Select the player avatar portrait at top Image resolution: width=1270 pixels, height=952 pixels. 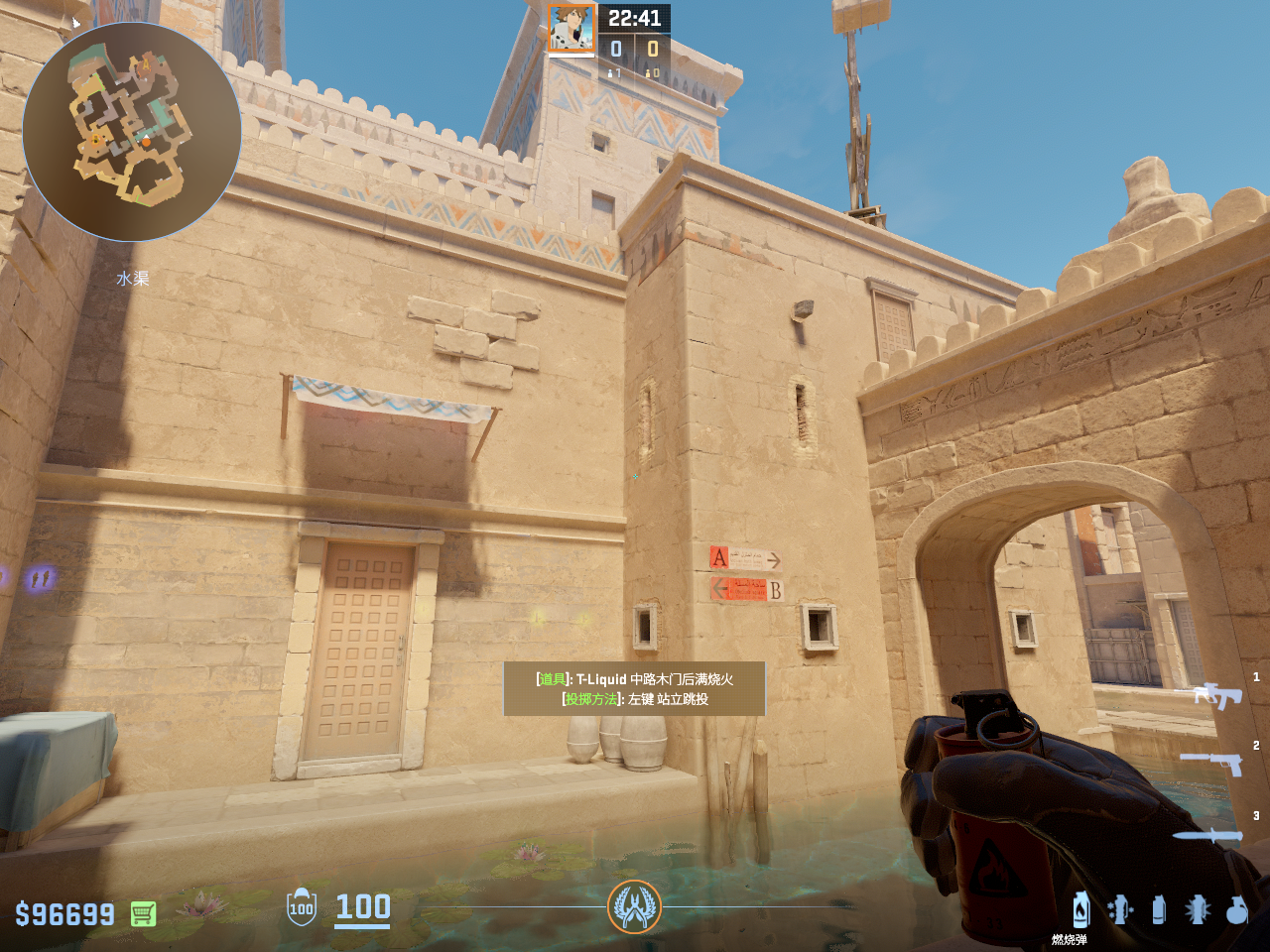(x=571, y=29)
